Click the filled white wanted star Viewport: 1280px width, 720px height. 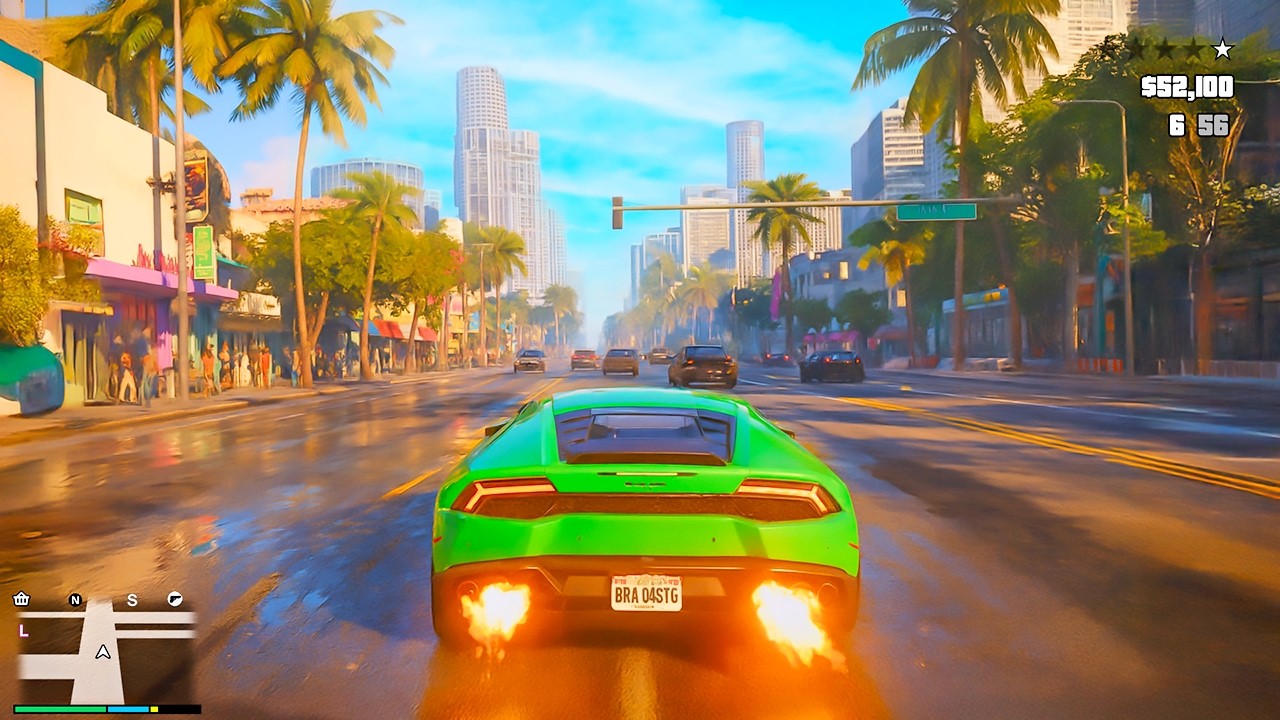coord(1222,48)
